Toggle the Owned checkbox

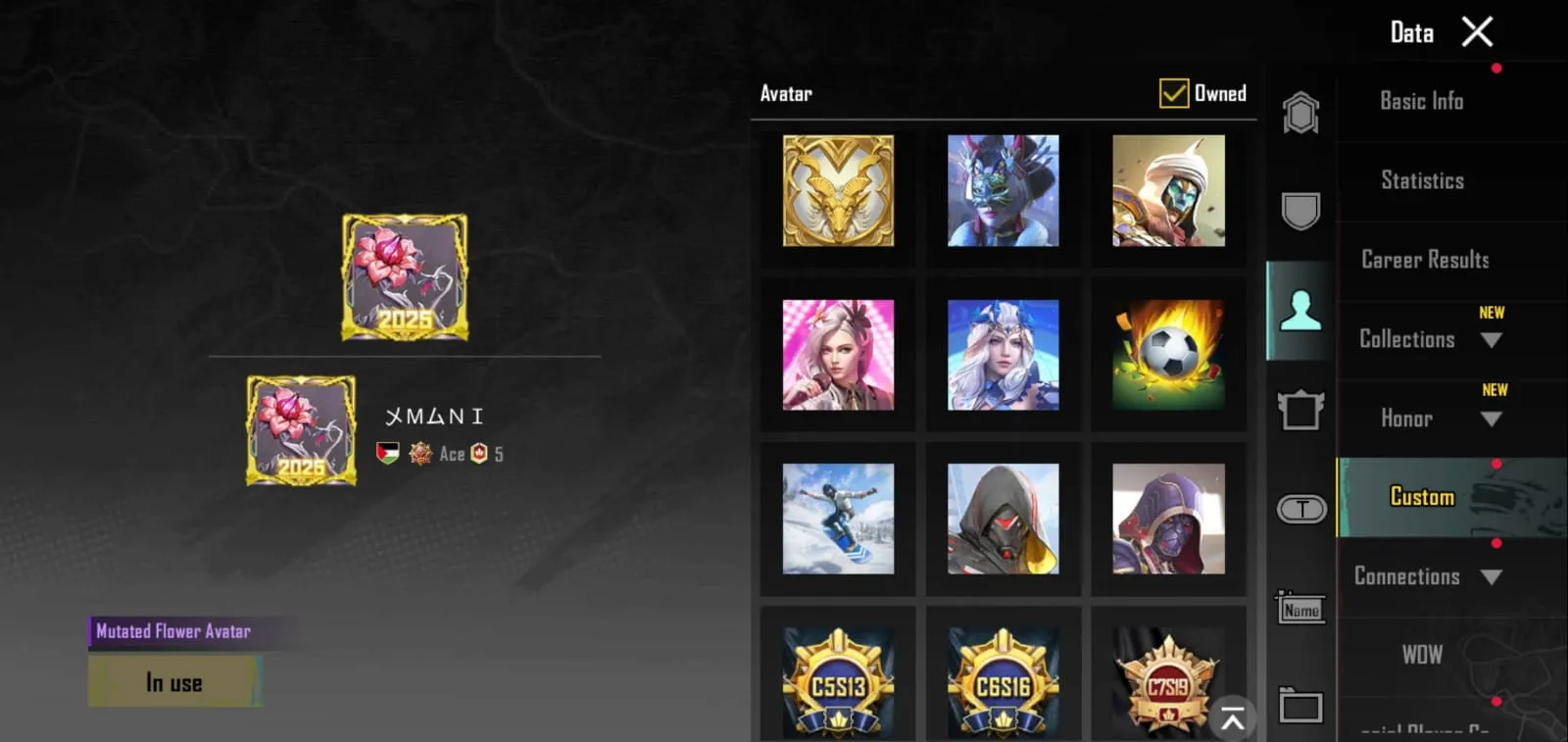point(1172,93)
